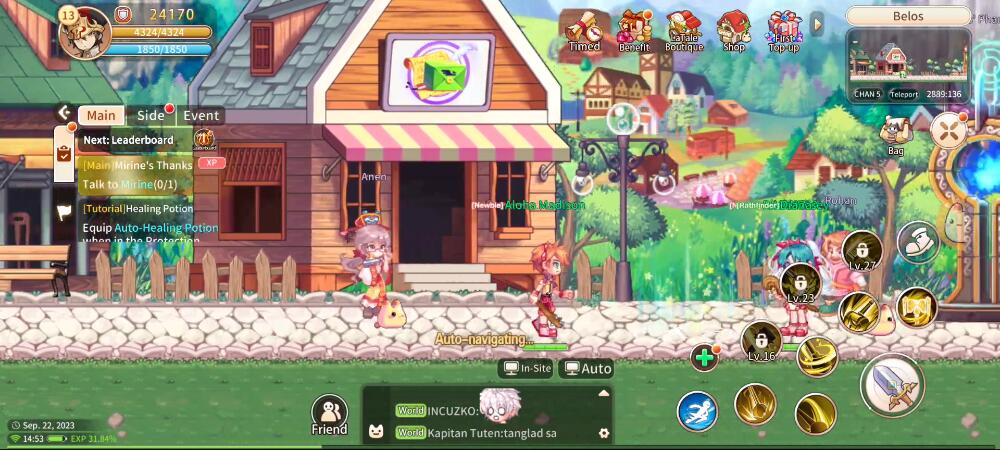The image size is (1000, 450).
Task: Use the green plus healing button
Action: pyautogui.click(x=705, y=357)
